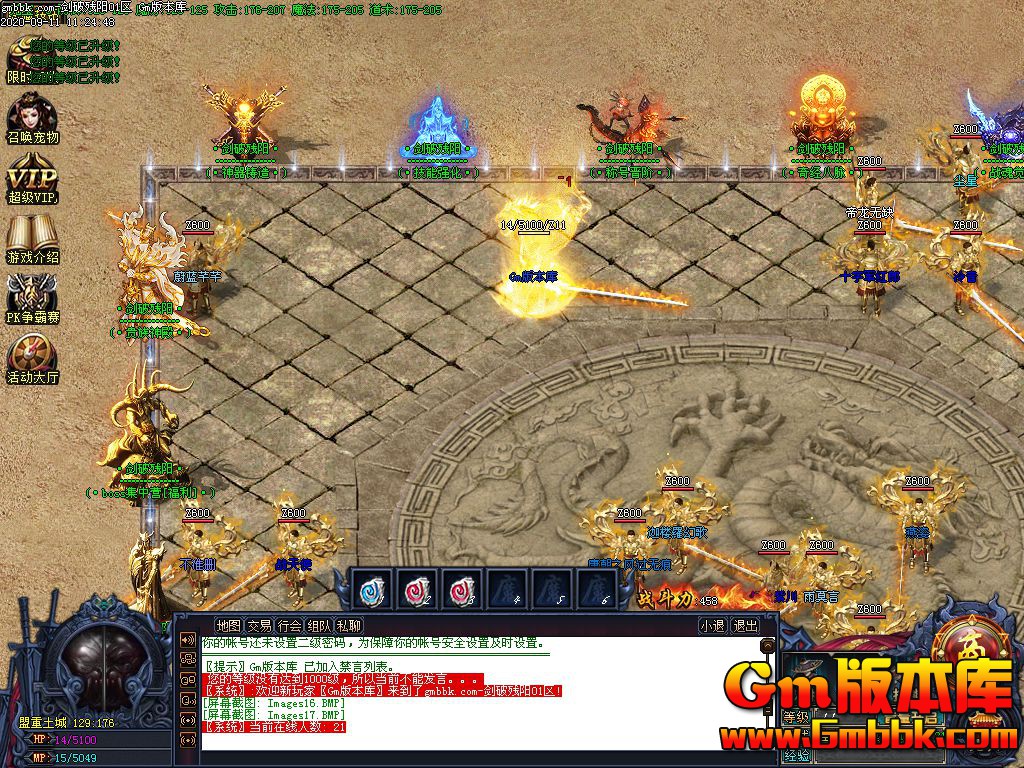Click the 组队 party button
Screen dimensions: 1024x768
click(320, 626)
